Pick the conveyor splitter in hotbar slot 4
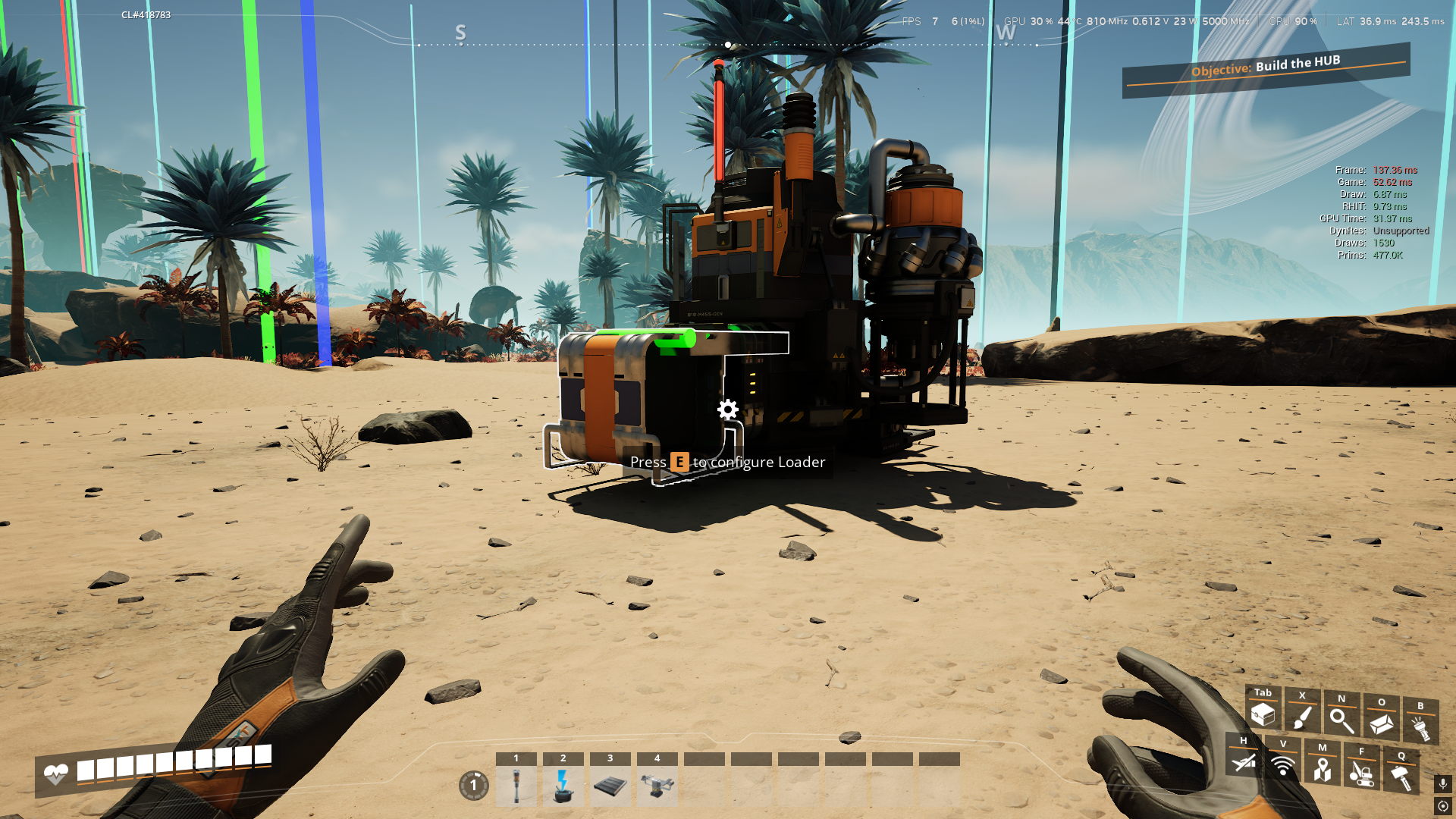The image size is (1456, 819). 657,786
